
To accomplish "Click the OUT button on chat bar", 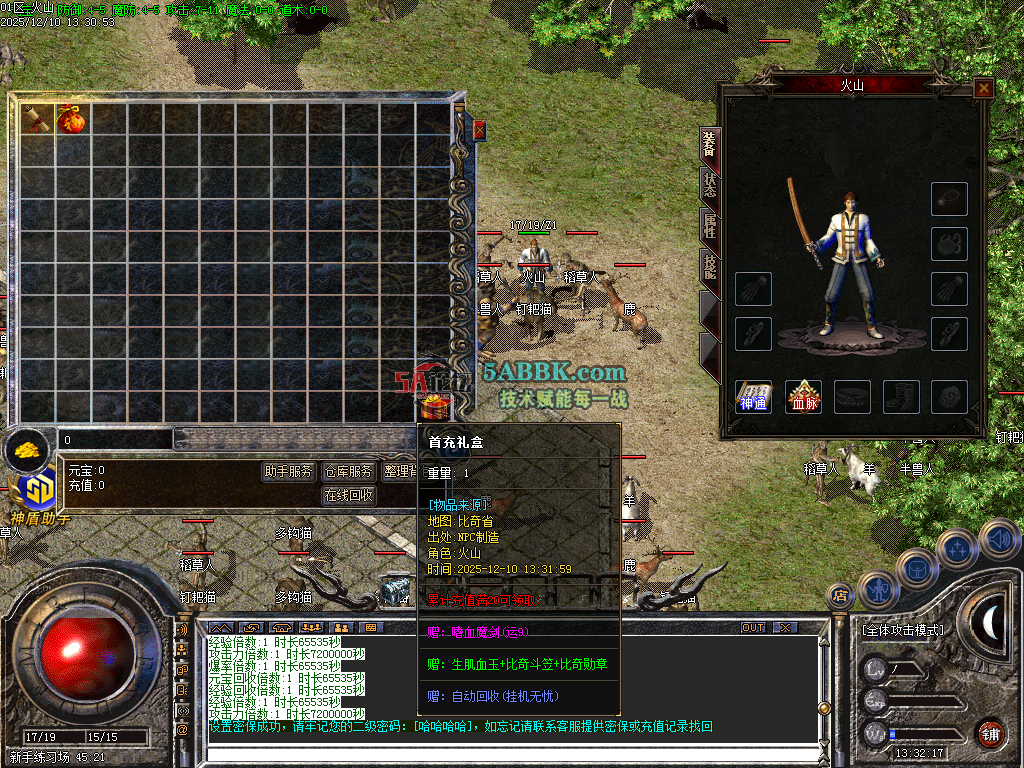I will pyautogui.click(x=752, y=627).
